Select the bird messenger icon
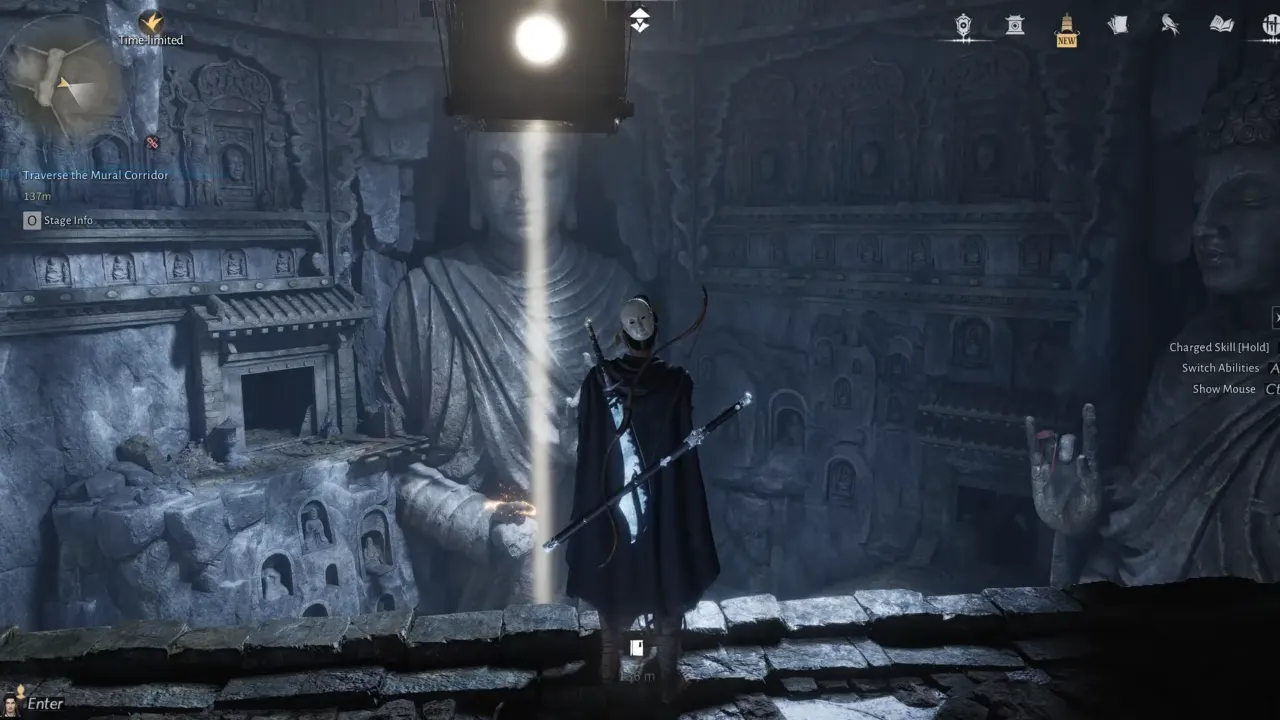The width and height of the screenshot is (1280, 720). 1170,24
